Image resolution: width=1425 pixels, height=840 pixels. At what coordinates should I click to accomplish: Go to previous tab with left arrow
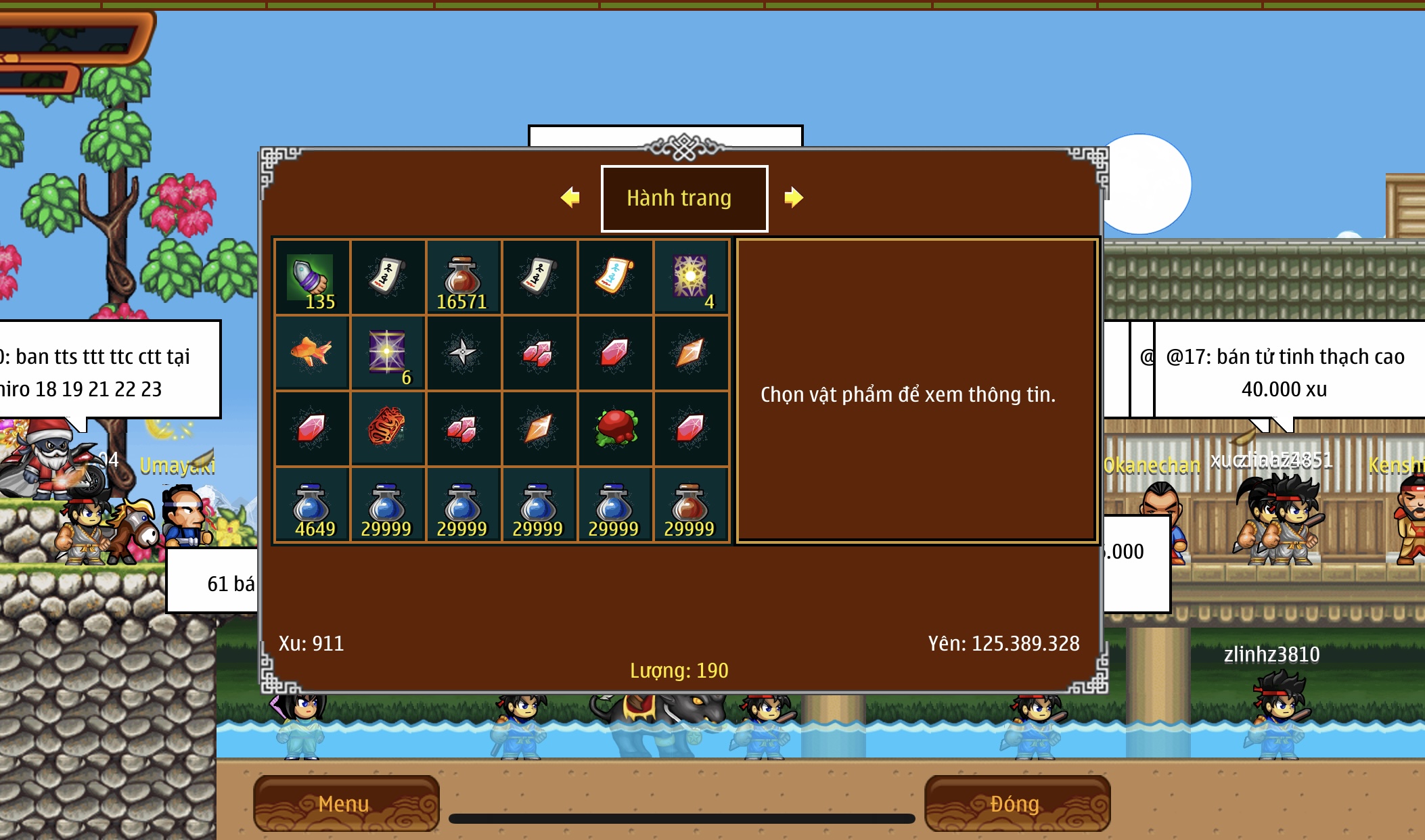570,197
